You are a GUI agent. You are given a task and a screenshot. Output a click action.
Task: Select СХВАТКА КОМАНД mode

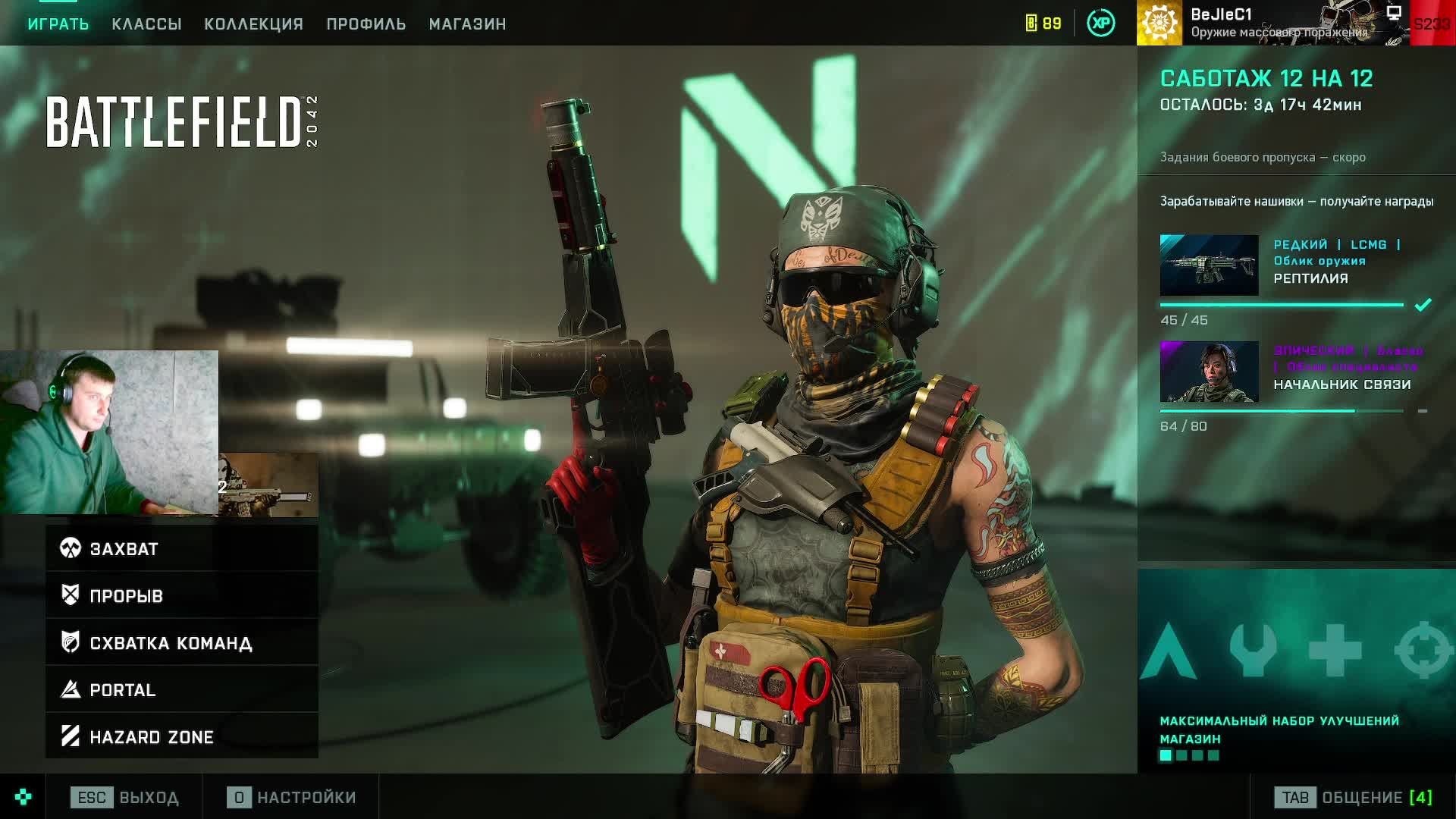[x=182, y=643]
